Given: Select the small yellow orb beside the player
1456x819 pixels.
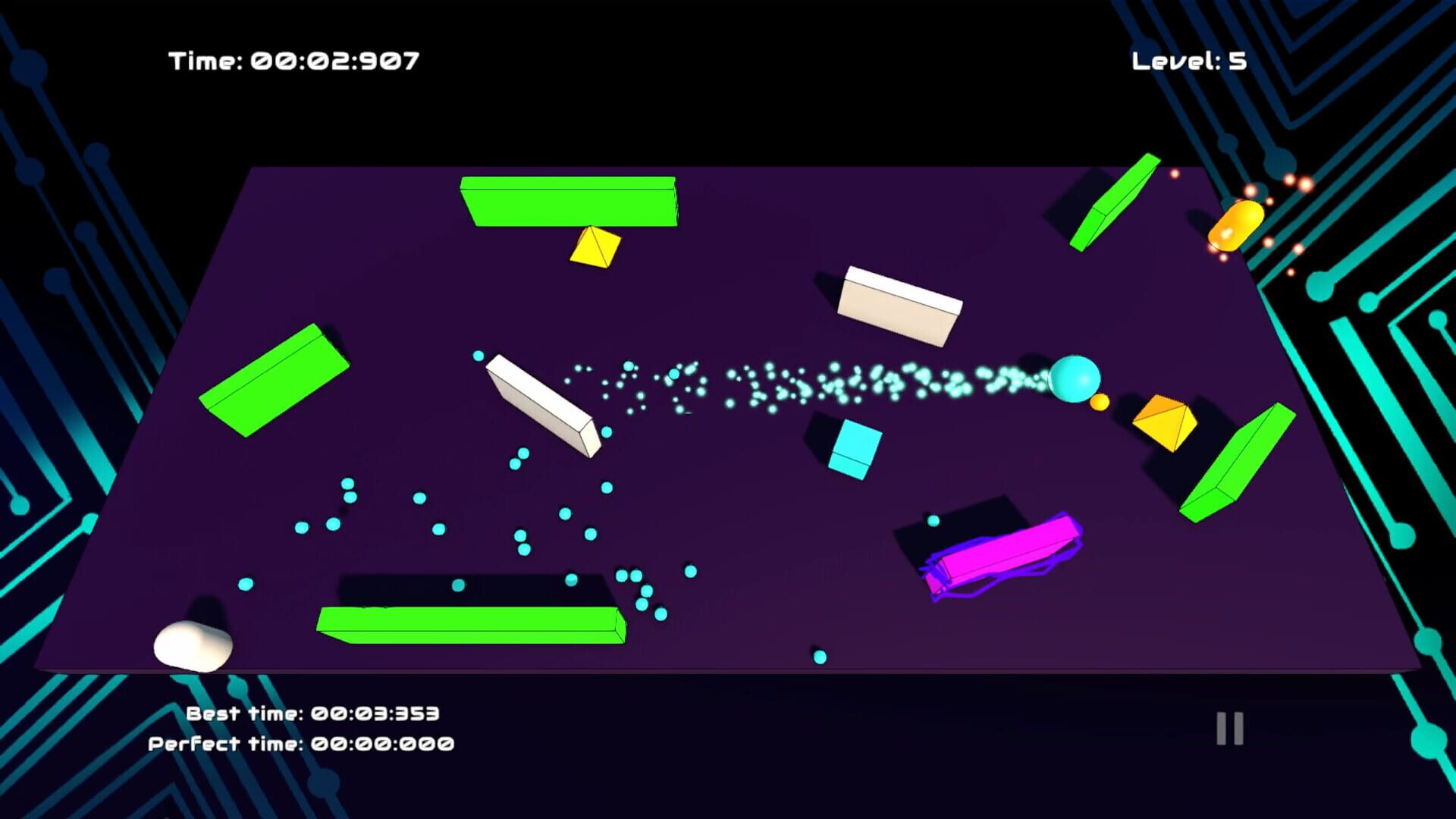Looking at the screenshot, I should (x=1101, y=403).
